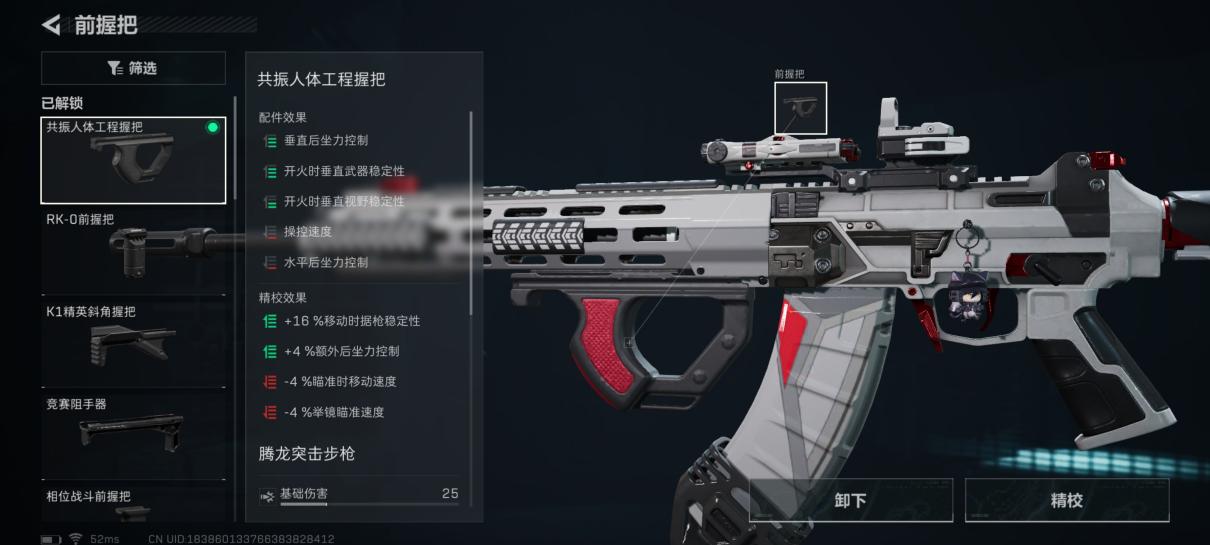Open the 筛选 filter button

pos(133,68)
